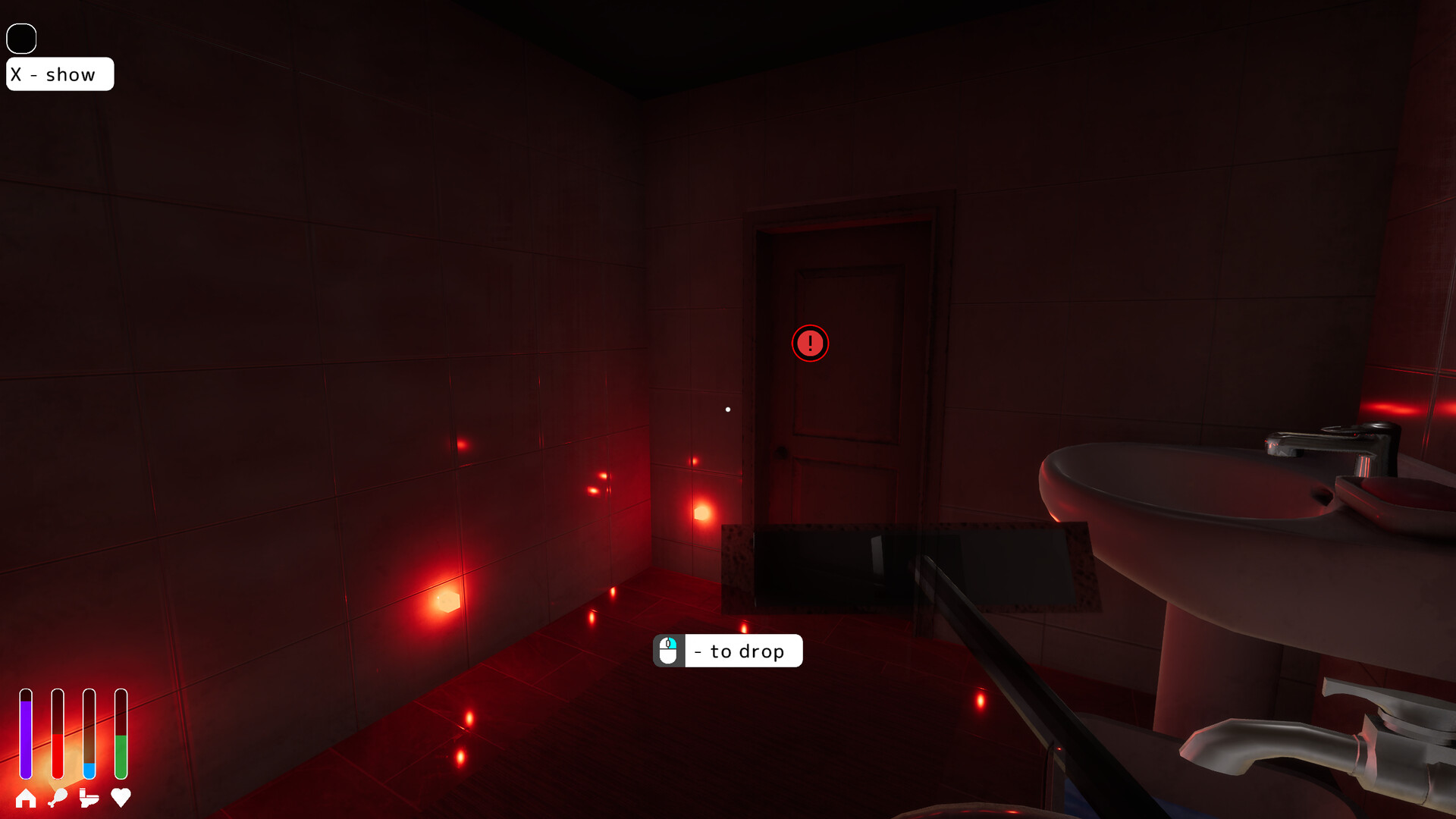Select the house needs icon
Image resolution: width=1456 pixels, height=819 pixels.
tap(27, 799)
